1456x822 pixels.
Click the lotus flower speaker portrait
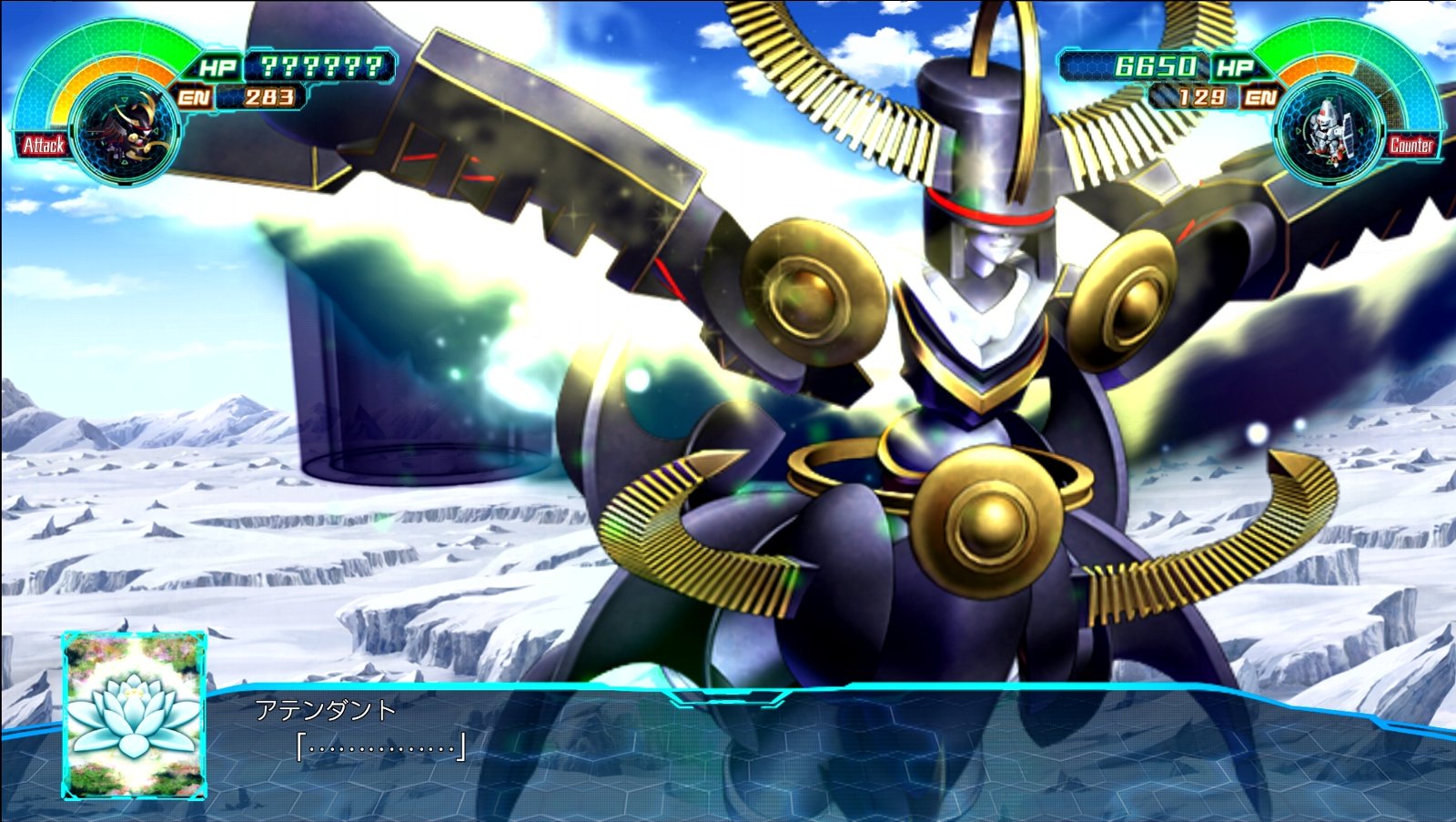point(135,715)
